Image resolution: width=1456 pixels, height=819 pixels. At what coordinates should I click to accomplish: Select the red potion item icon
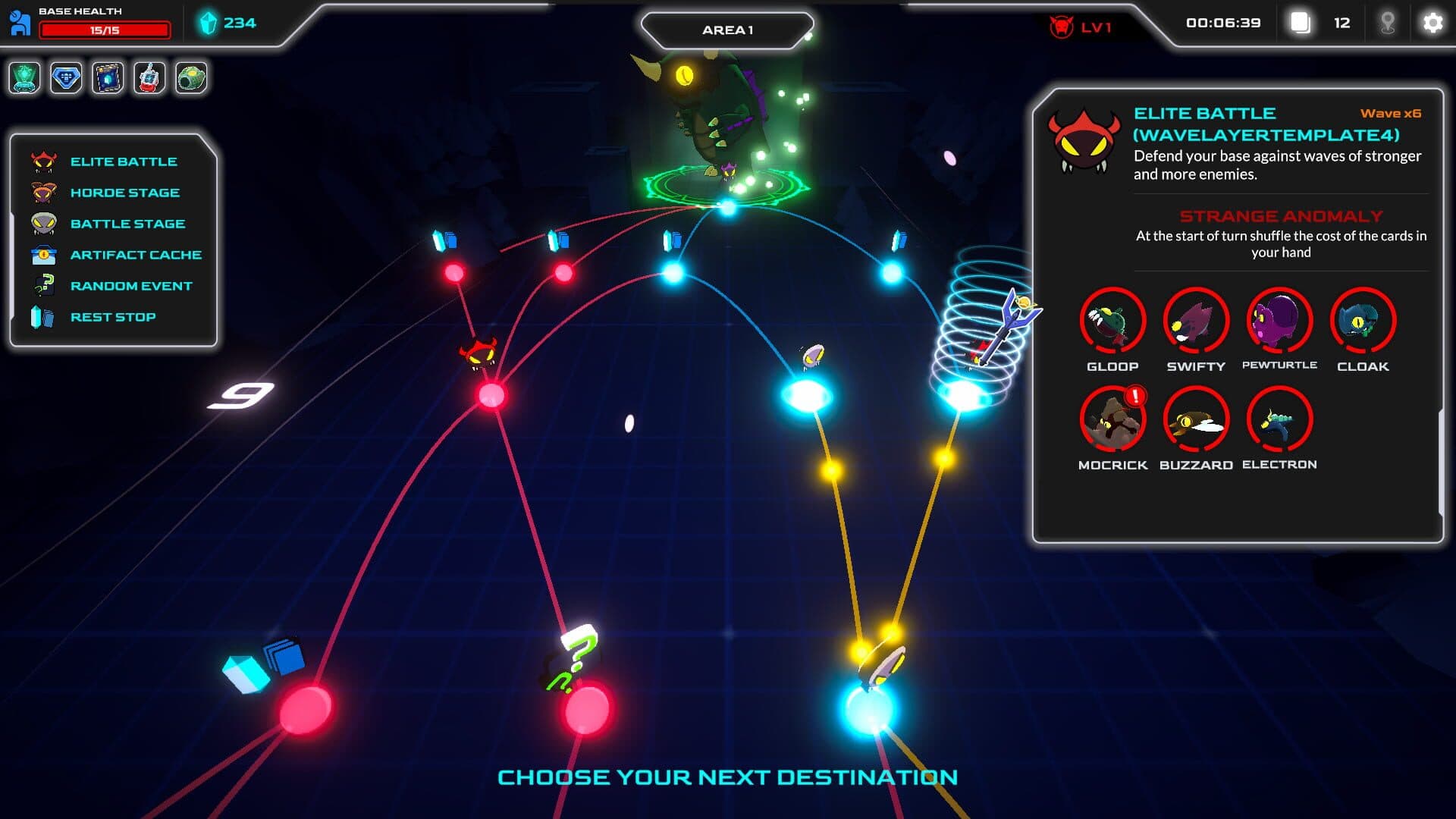click(x=150, y=77)
